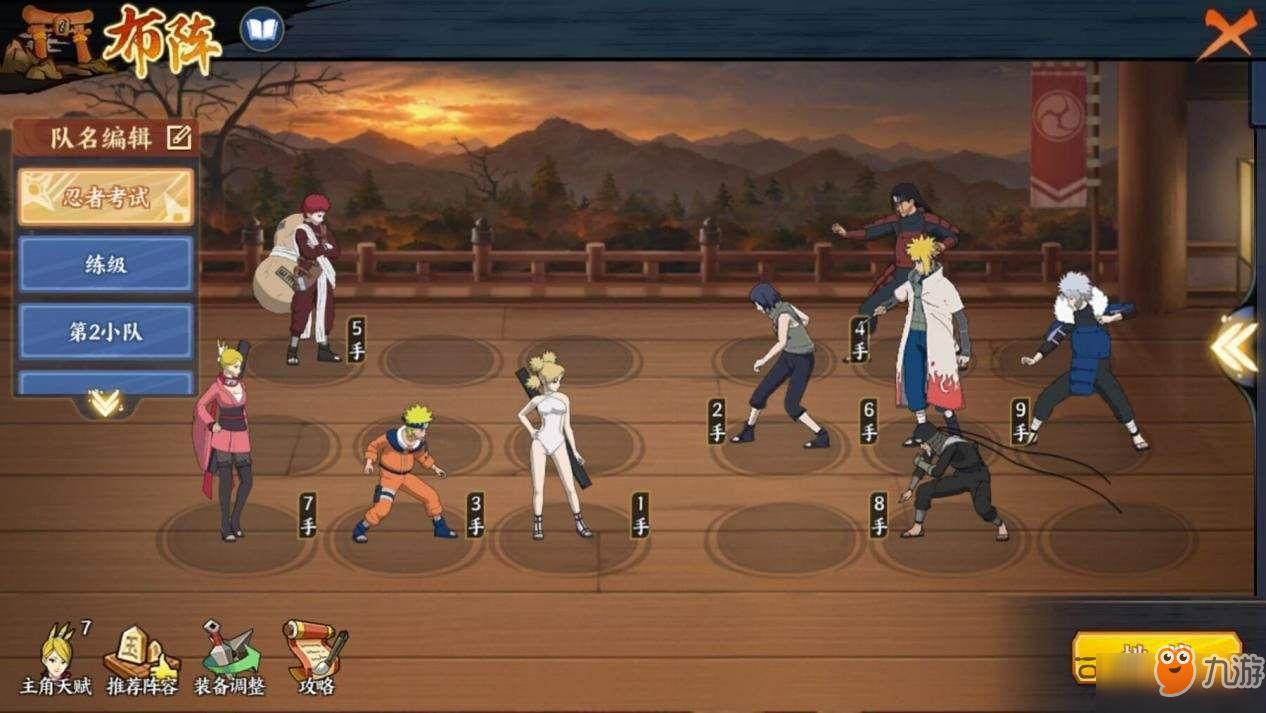This screenshot has width=1266, height=713.
Task: Switch to the 练级 team preset
Action: click(x=105, y=264)
